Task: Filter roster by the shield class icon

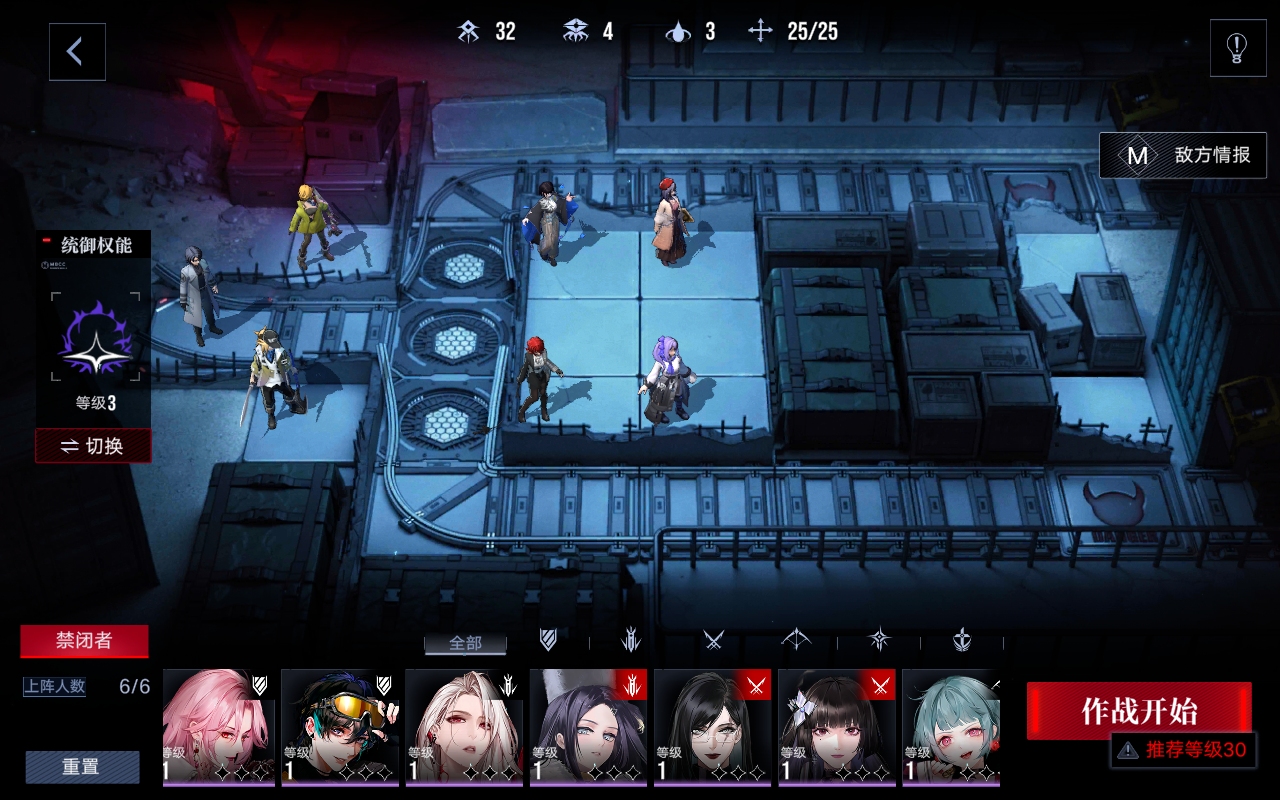Action: pos(549,640)
